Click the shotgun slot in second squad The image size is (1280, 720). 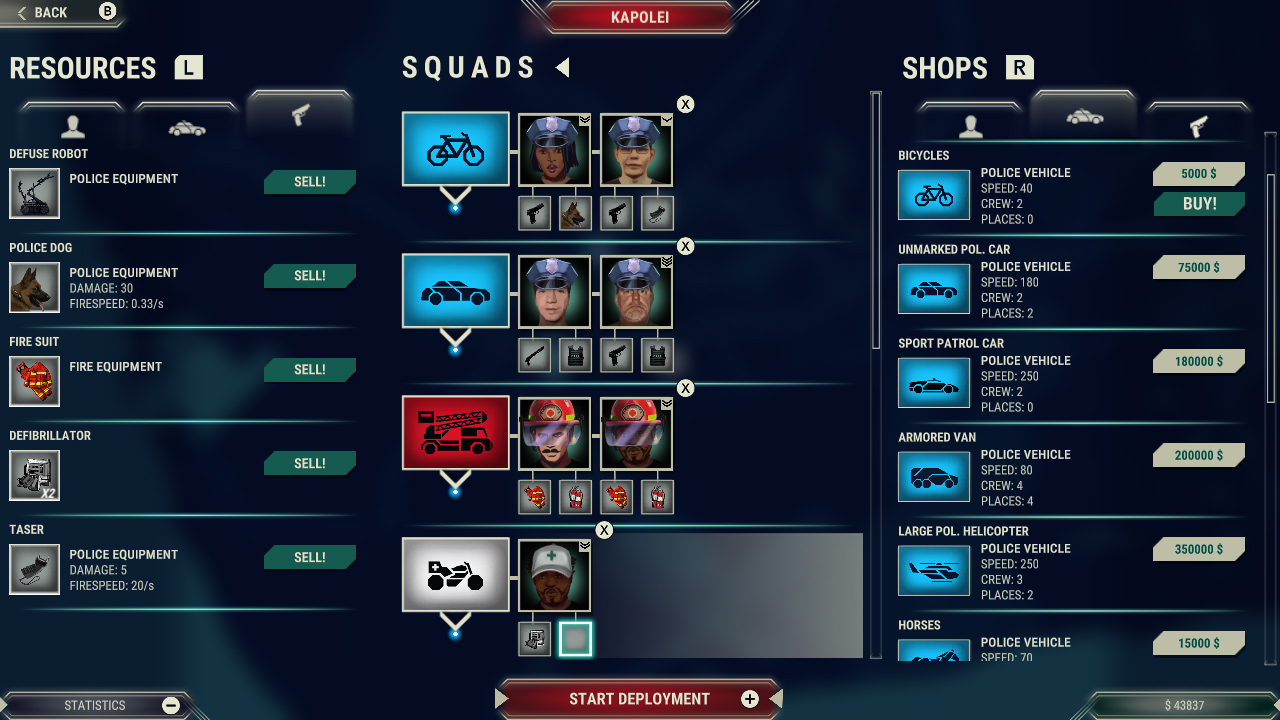[534, 354]
